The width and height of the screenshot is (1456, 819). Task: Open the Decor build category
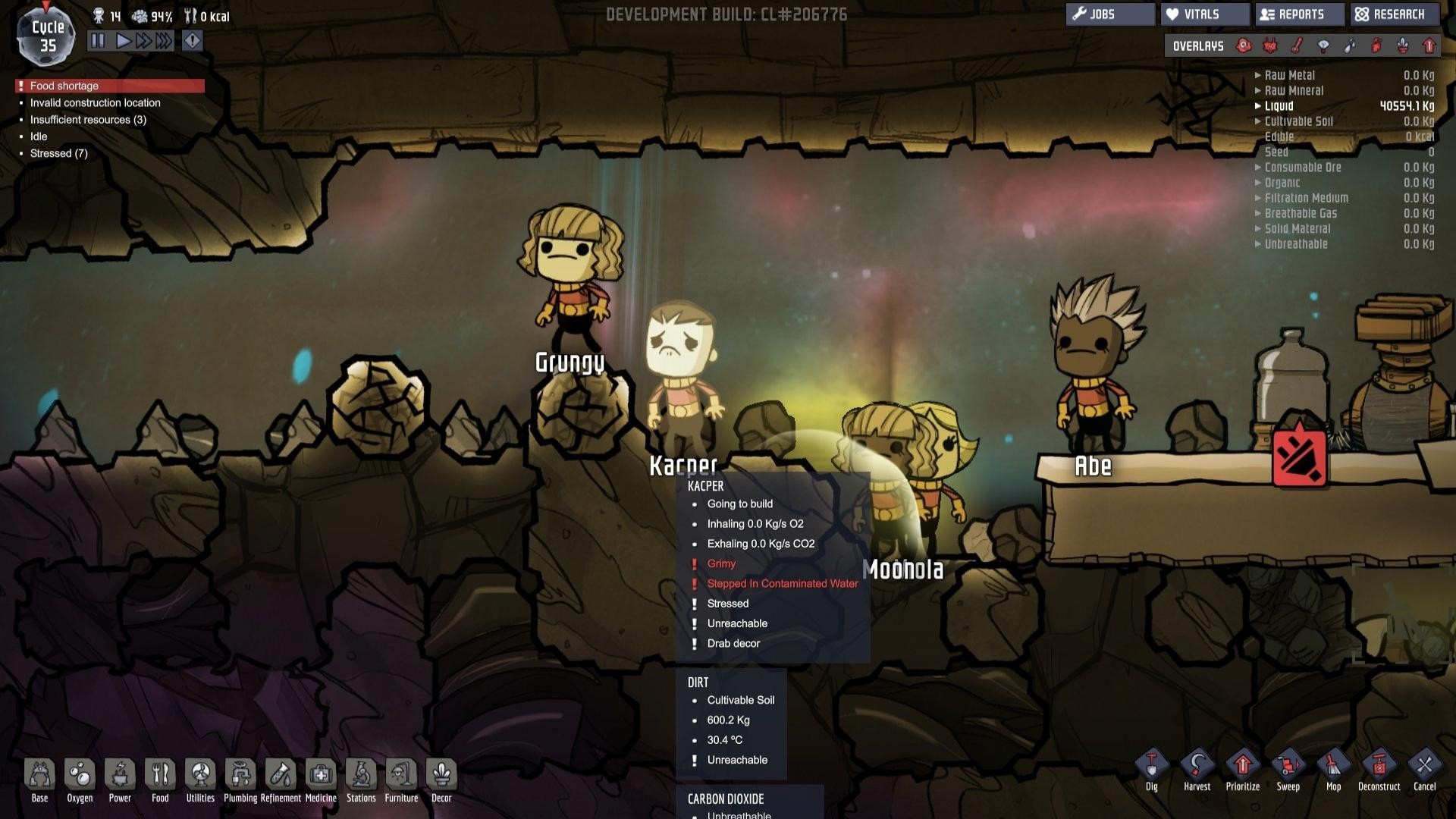(441, 780)
